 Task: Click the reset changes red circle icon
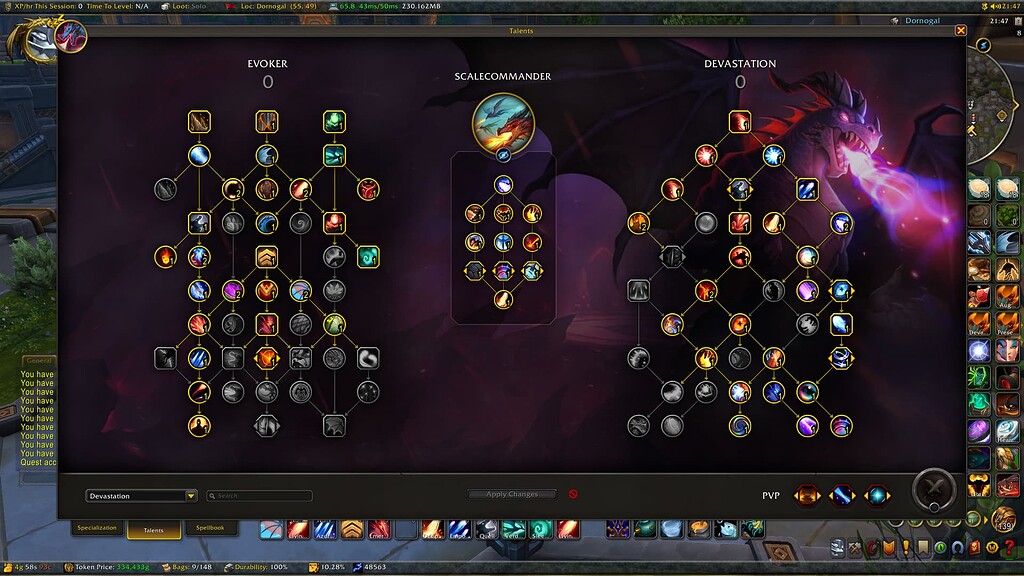(x=573, y=494)
